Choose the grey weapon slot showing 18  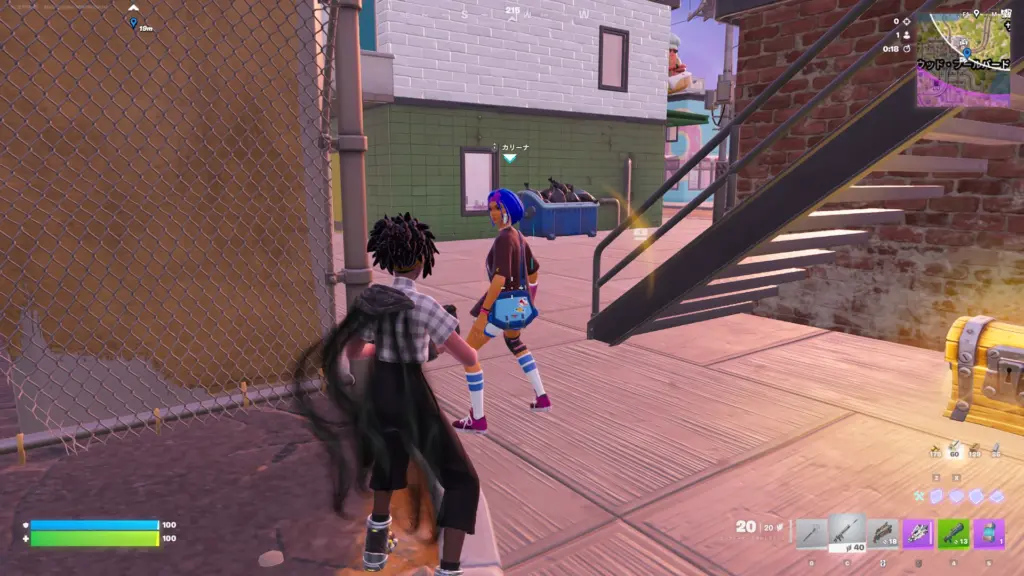tap(883, 533)
